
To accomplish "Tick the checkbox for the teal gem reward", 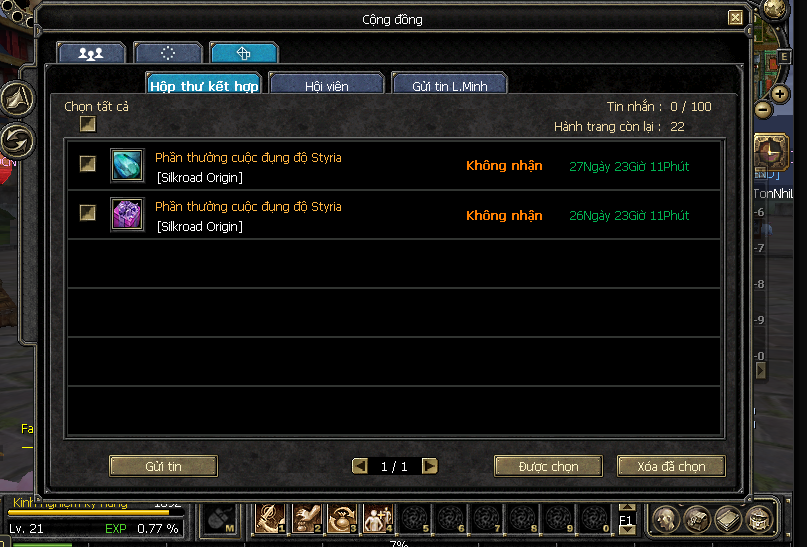I will (x=88, y=165).
